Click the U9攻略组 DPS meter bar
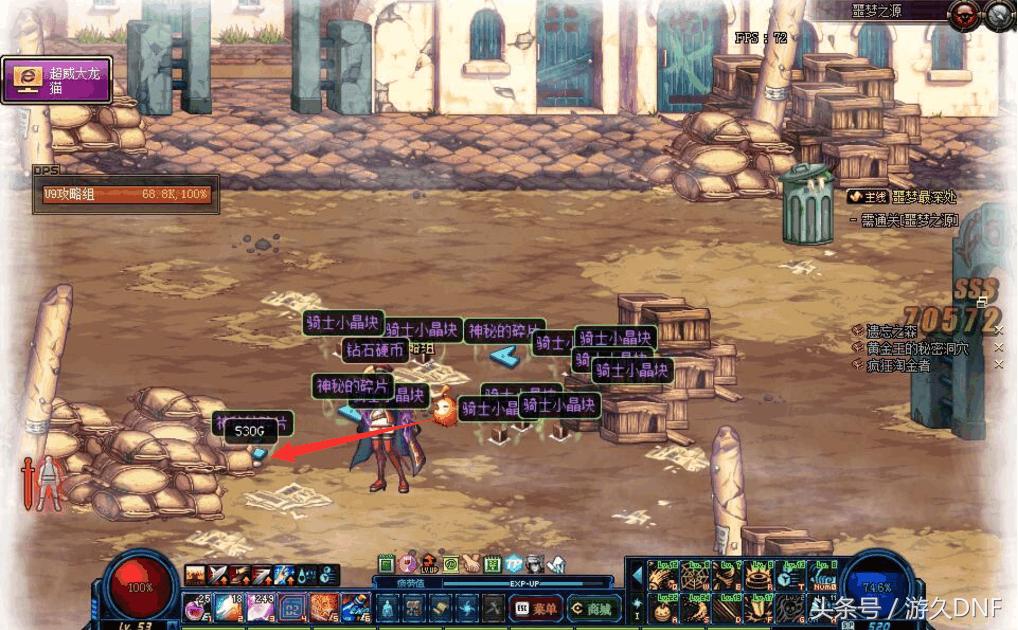1018x630 pixels. (x=126, y=195)
